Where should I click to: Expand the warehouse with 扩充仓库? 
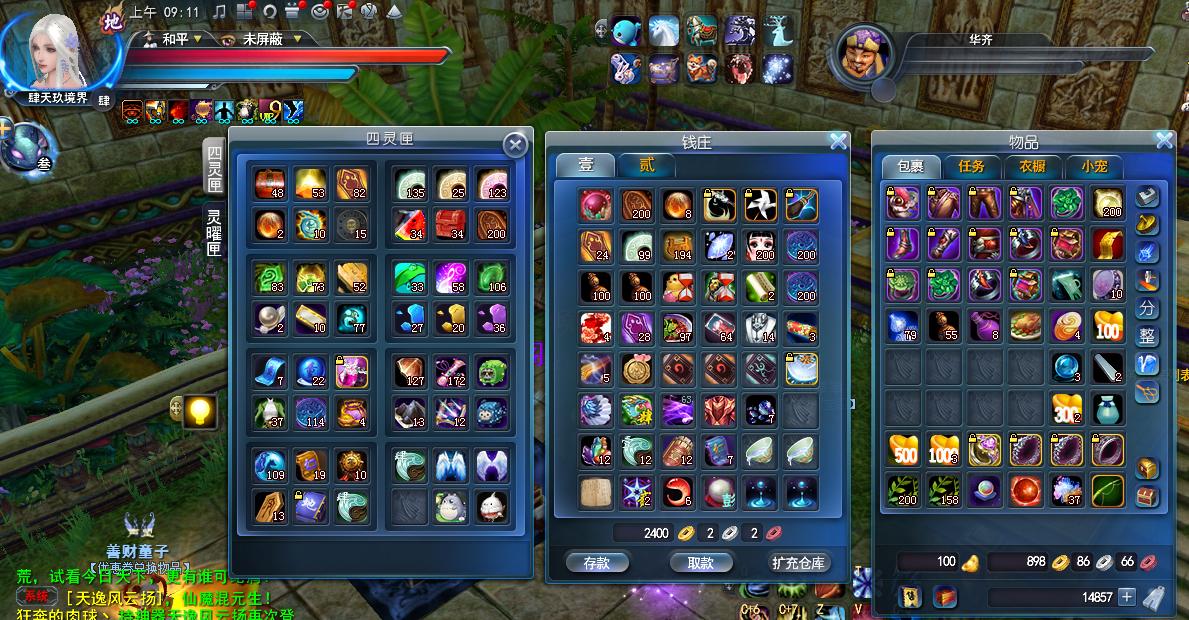pos(800,562)
